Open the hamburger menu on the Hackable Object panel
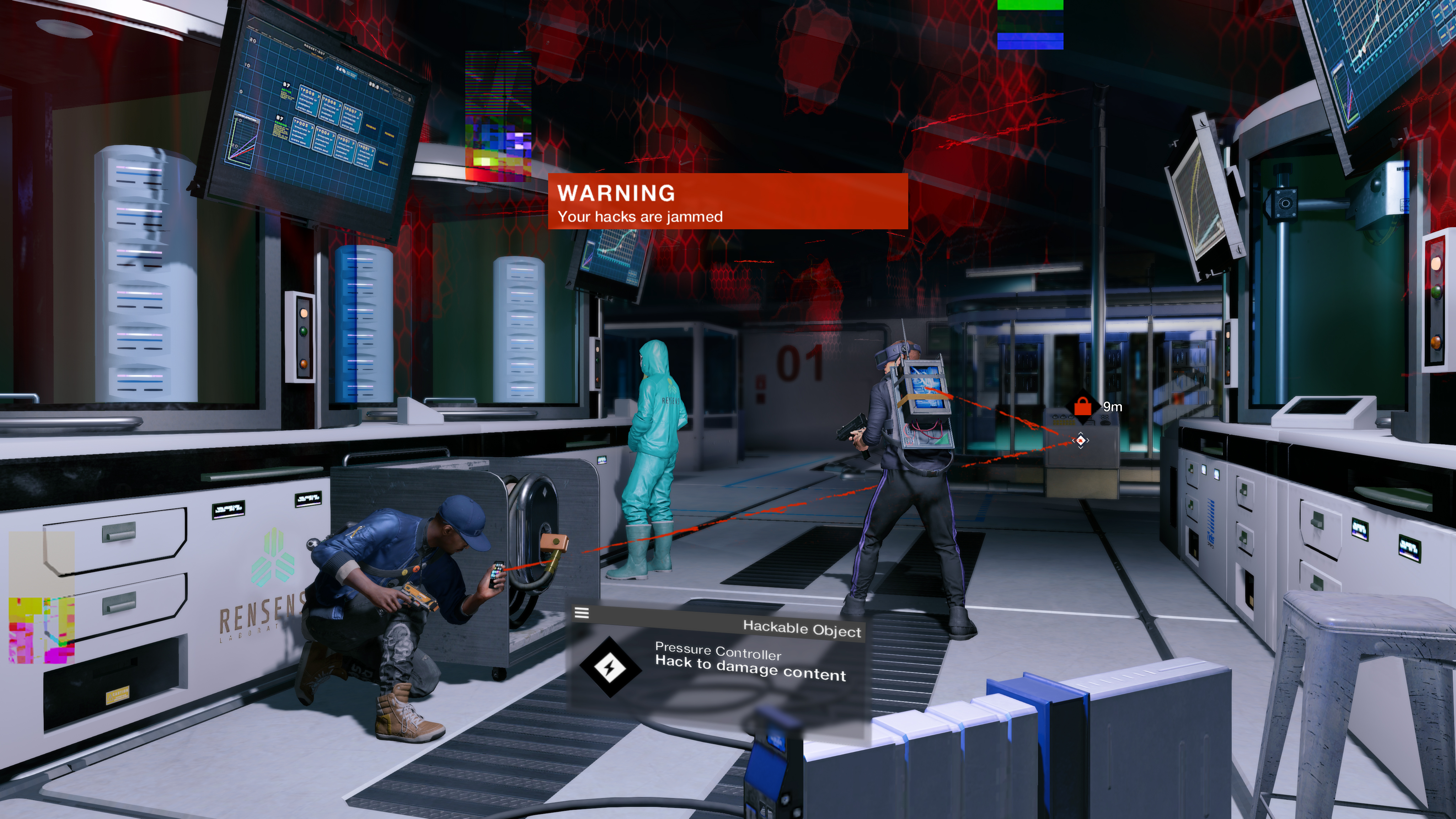The height and width of the screenshot is (819, 1456). click(x=582, y=613)
